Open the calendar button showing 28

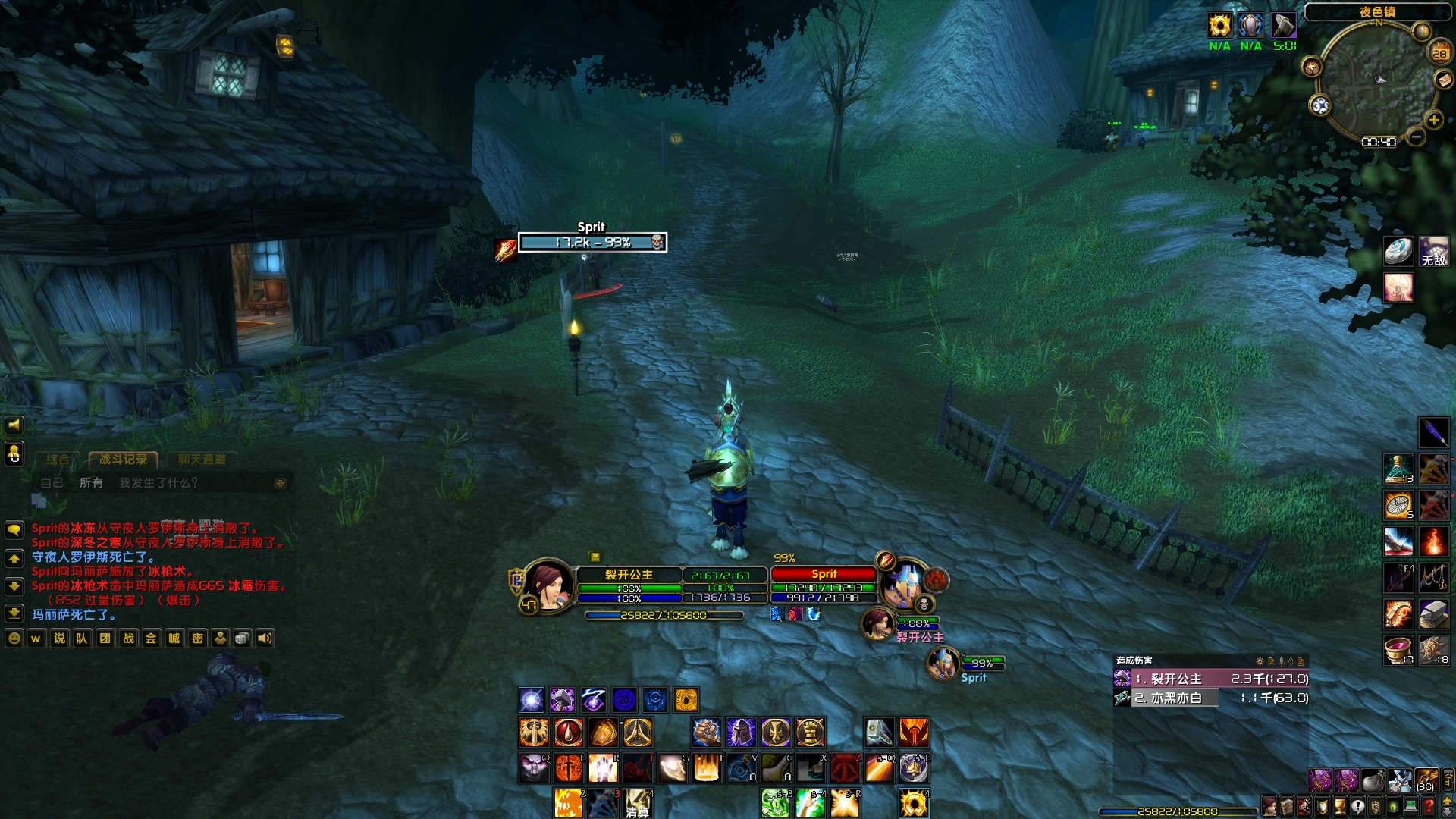tap(1439, 53)
